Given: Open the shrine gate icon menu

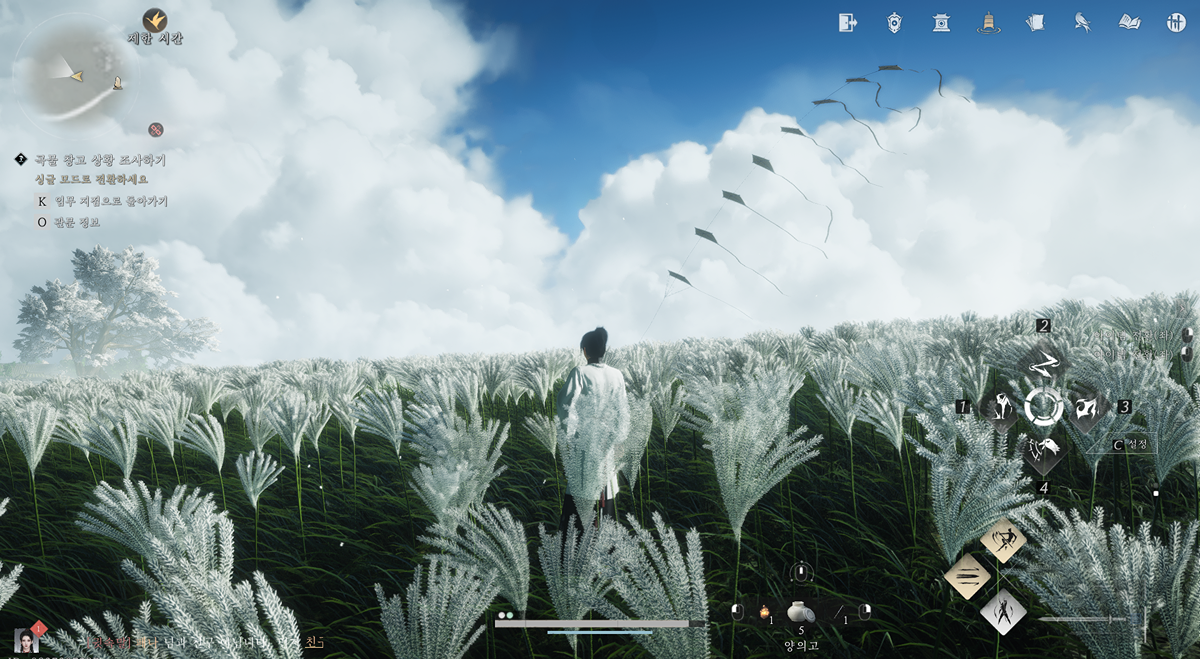Looking at the screenshot, I should pyautogui.click(x=941, y=22).
